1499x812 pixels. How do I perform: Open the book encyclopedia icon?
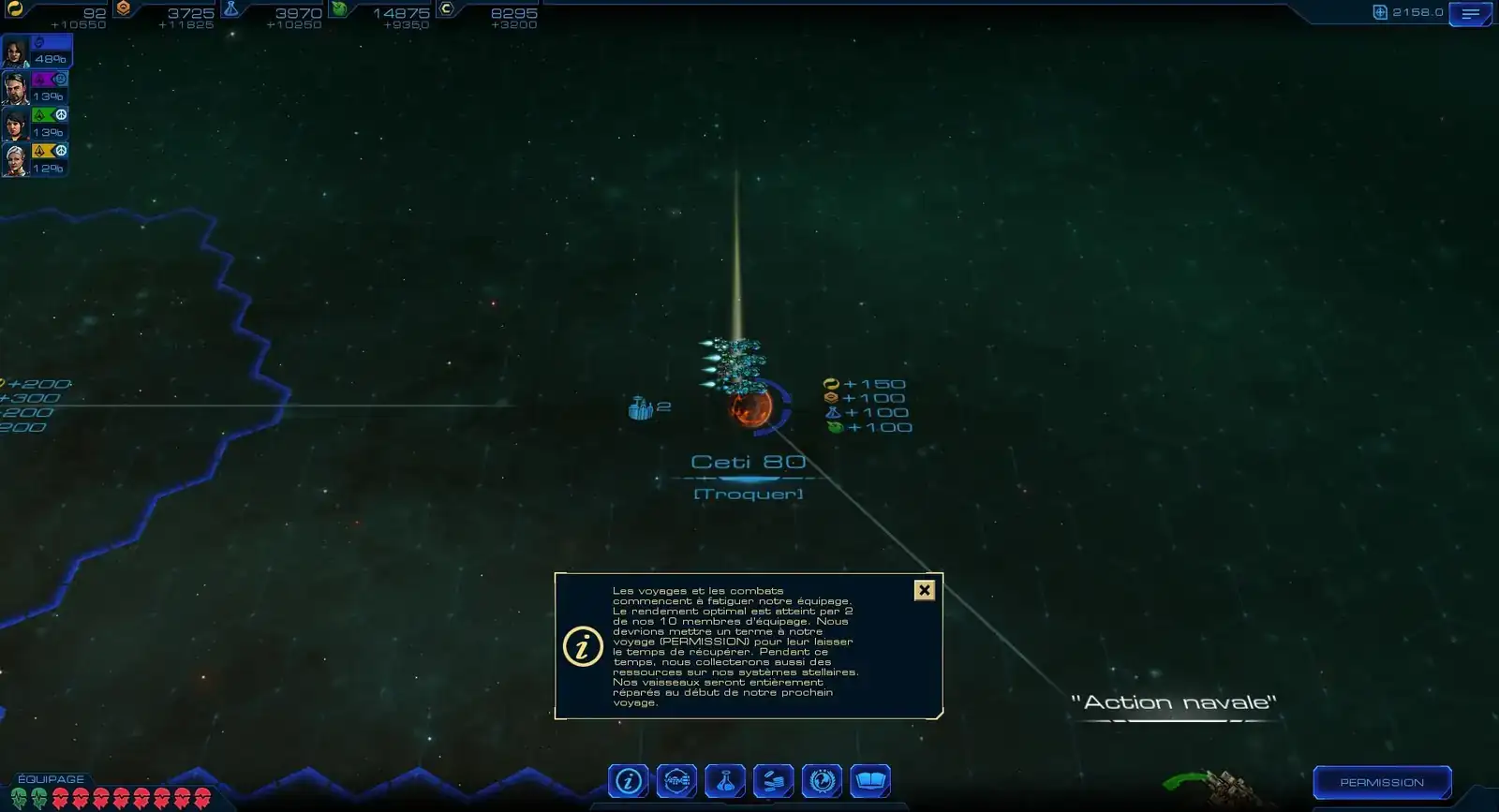pyautogui.click(x=870, y=781)
